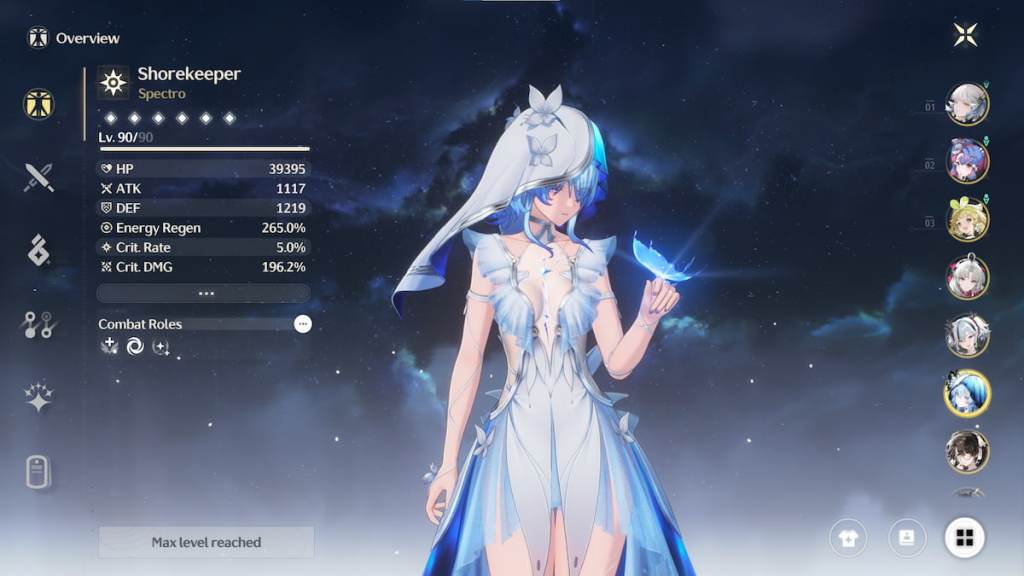
Task: Switch to the crossed swords Weapon tab
Action: click(x=39, y=178)
